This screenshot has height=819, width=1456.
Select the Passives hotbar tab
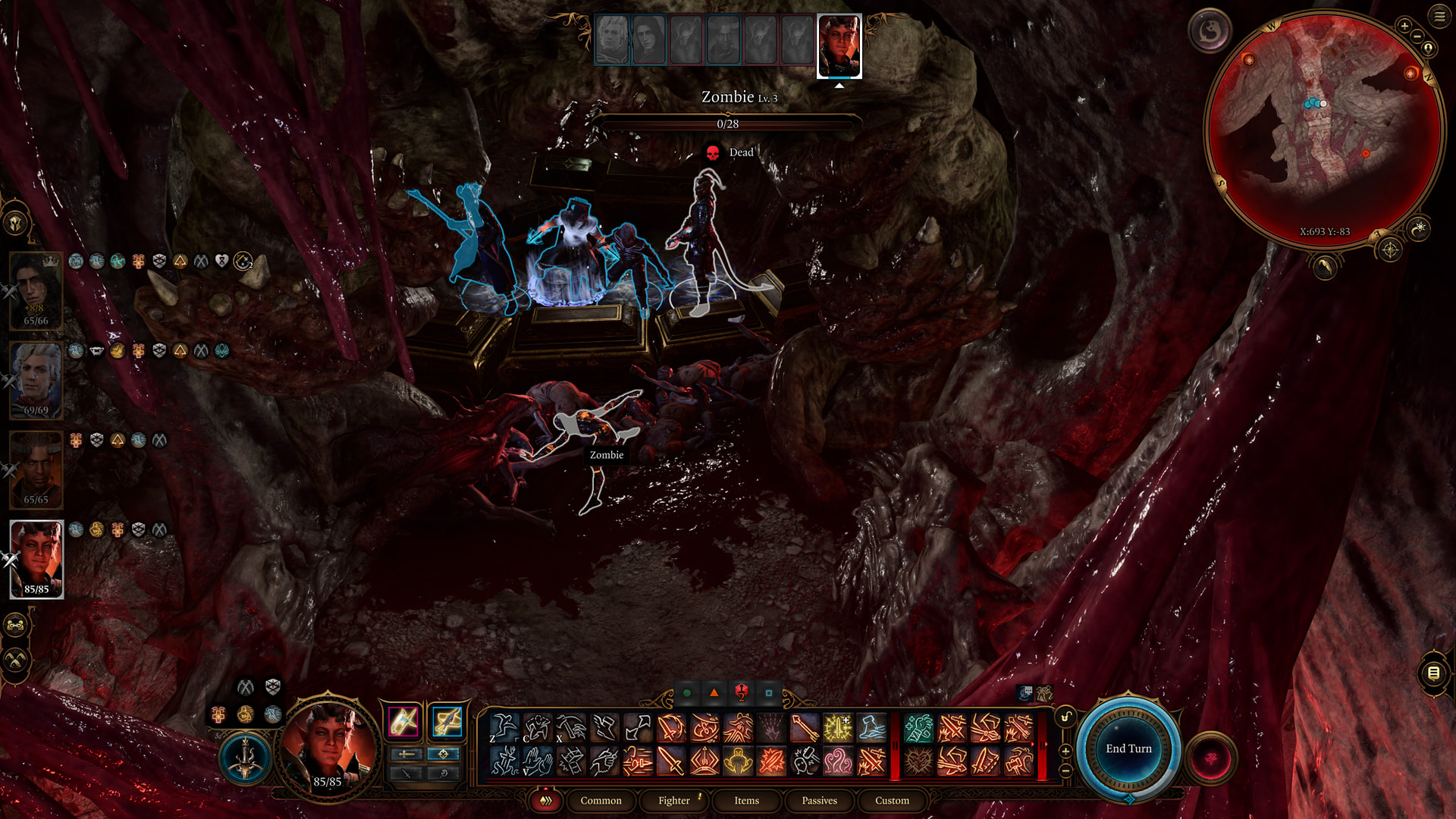point(819,801)
